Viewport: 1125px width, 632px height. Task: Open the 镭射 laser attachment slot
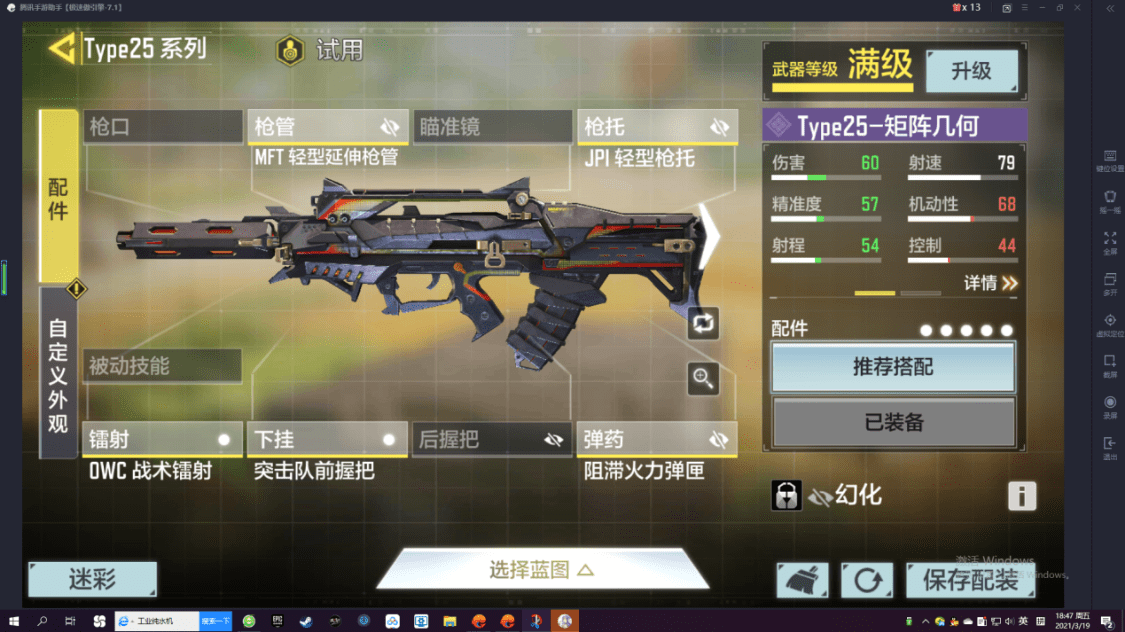162,440
